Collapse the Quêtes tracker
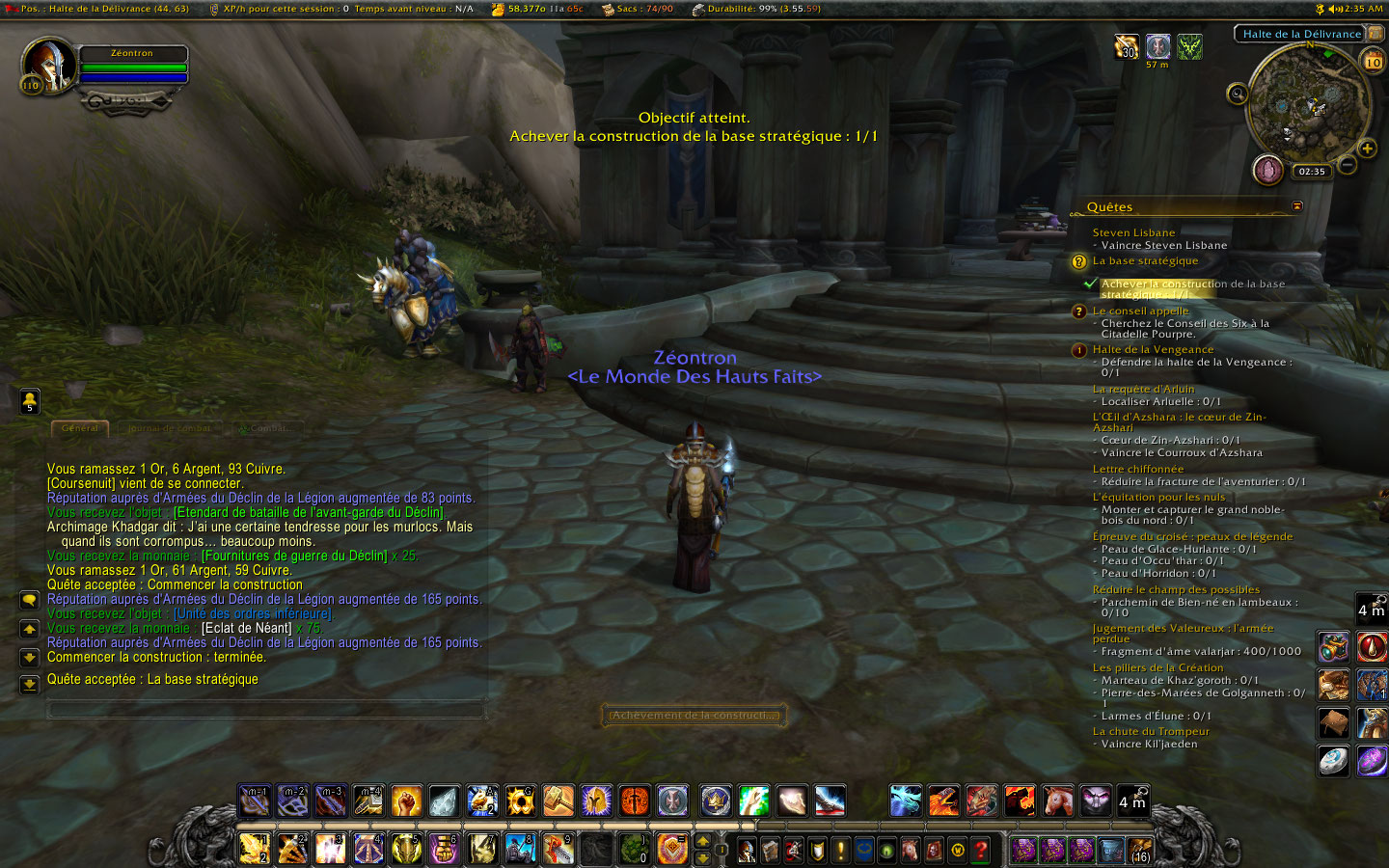Image resolution: width=1389 pixels, height=868 pixels. tap(1297, 206)
